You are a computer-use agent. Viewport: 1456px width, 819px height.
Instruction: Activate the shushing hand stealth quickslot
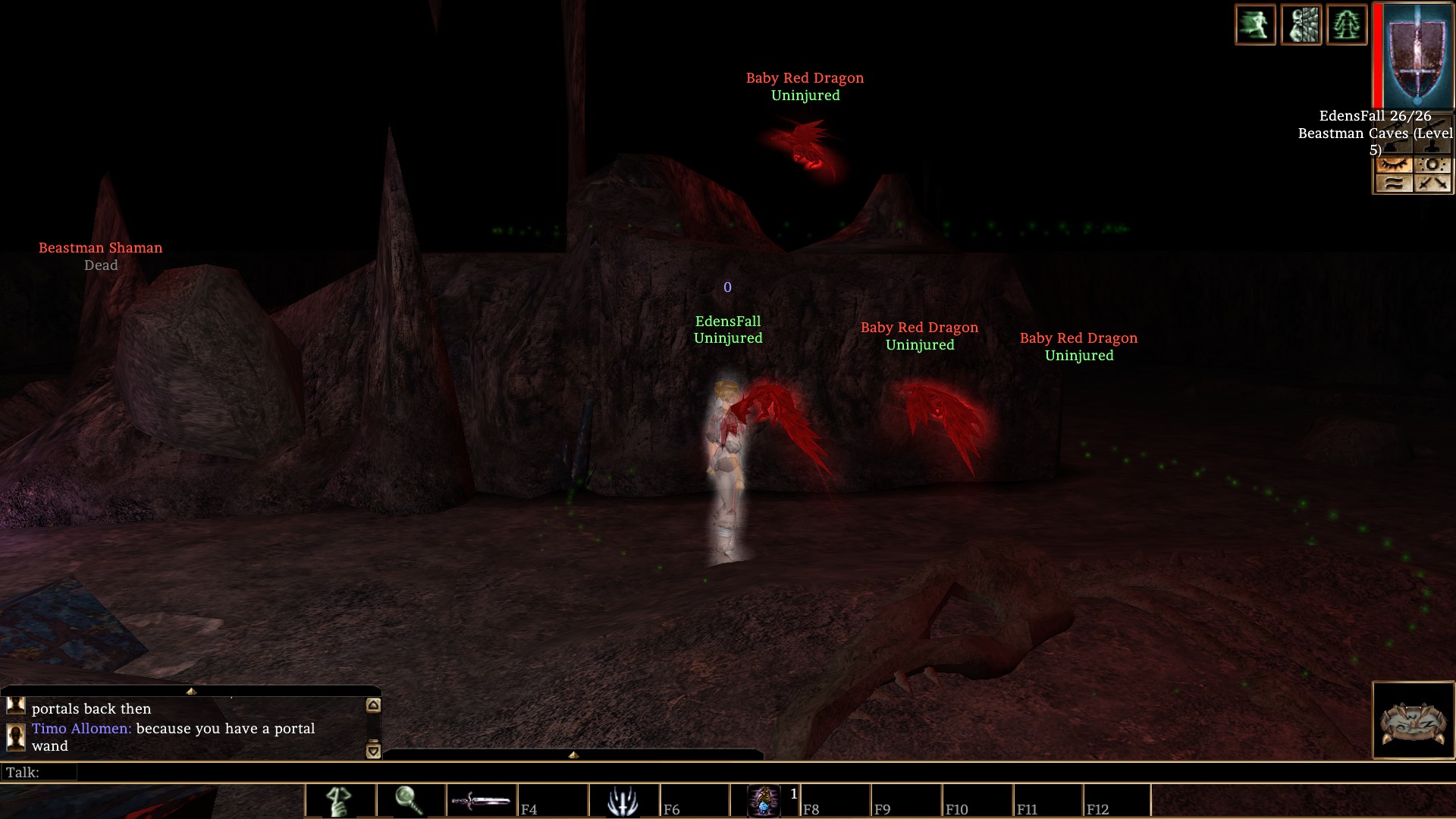pyautogui.click(x=339, y=802)
